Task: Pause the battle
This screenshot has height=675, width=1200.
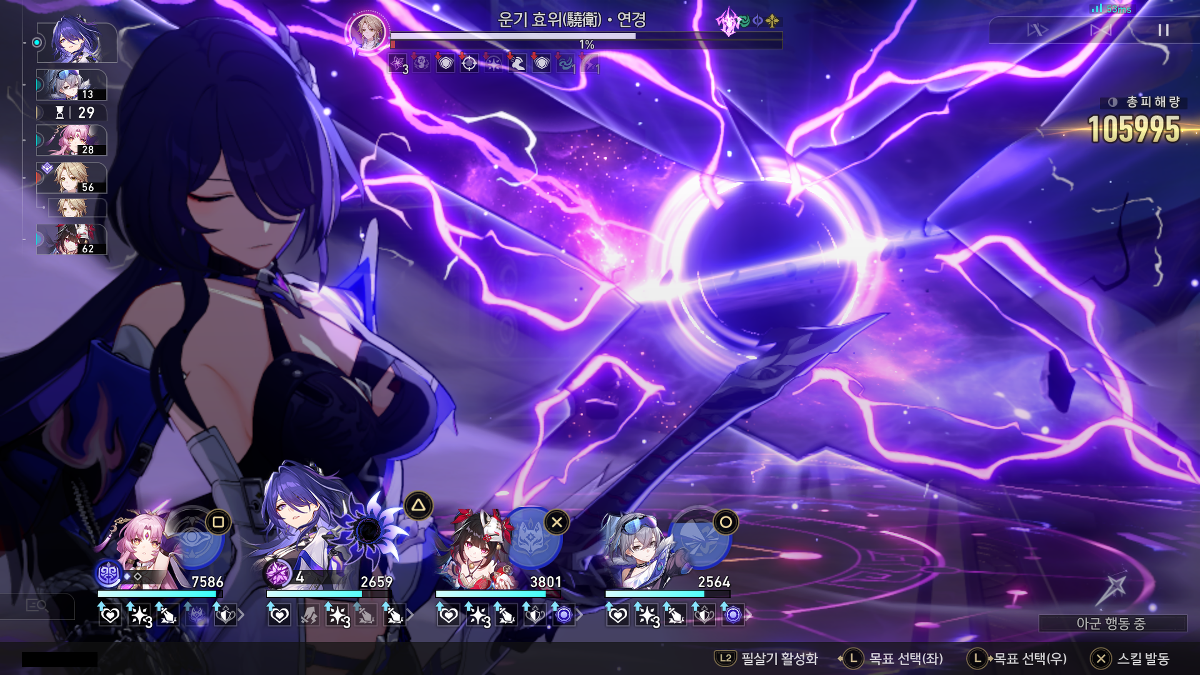Action: (x=1163, y=30)
